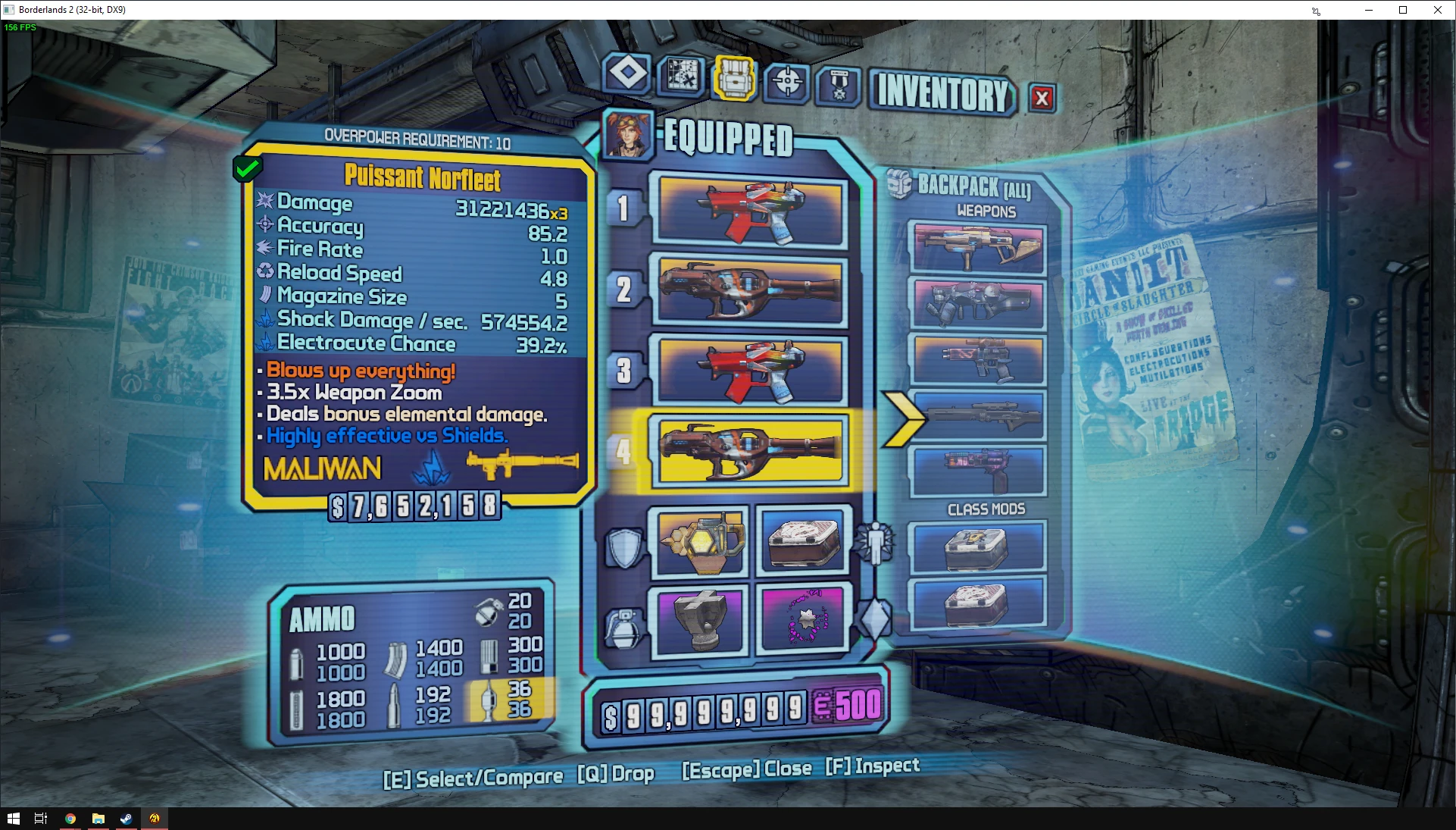Pick the gold assault rifle in backpack
This screenshot has height=830, width=1456.
(x=979, y=249)
